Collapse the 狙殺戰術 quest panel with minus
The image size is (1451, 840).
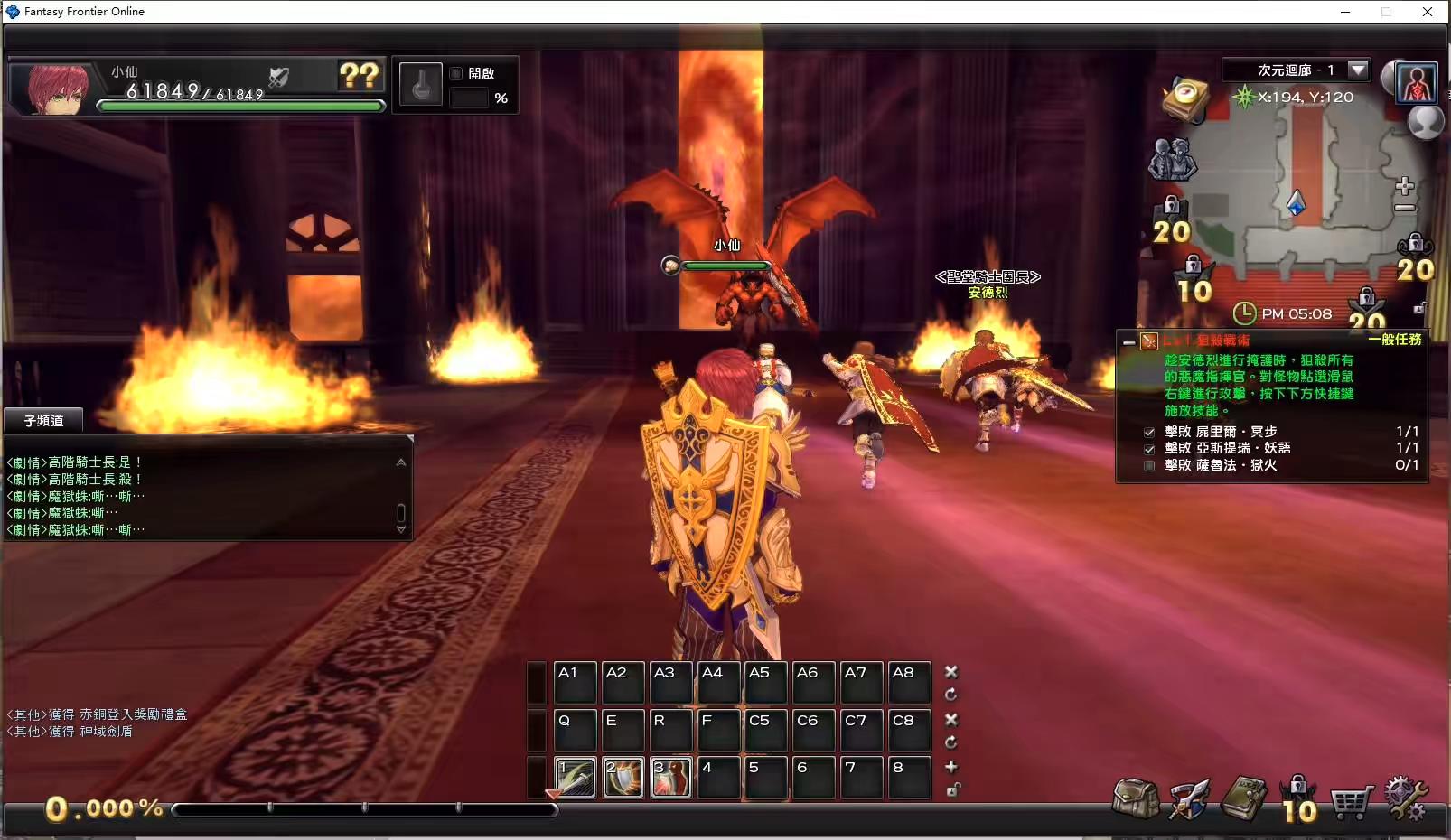click(x=1128, y=342)
